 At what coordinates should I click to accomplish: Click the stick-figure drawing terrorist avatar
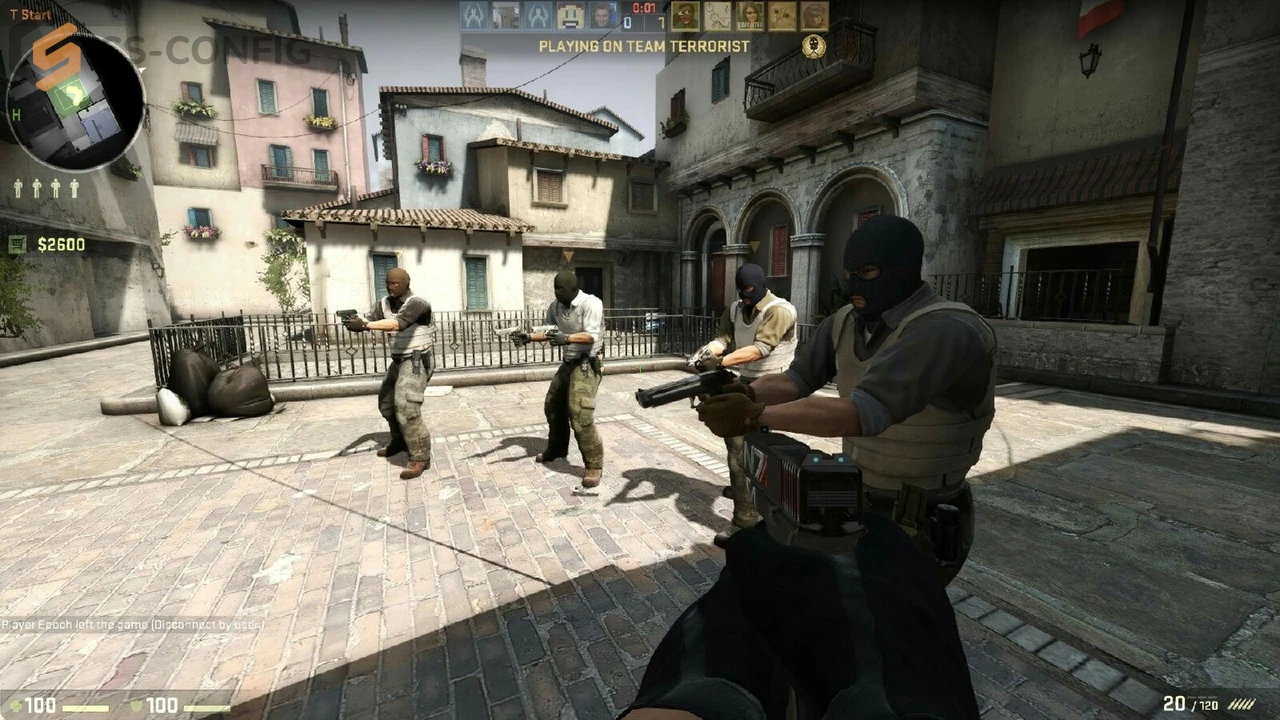coord(718,16)
